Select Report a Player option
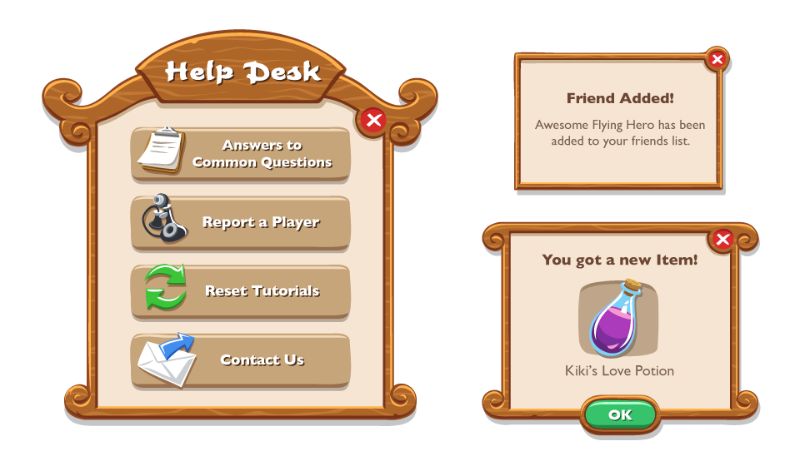 [241, 222]
